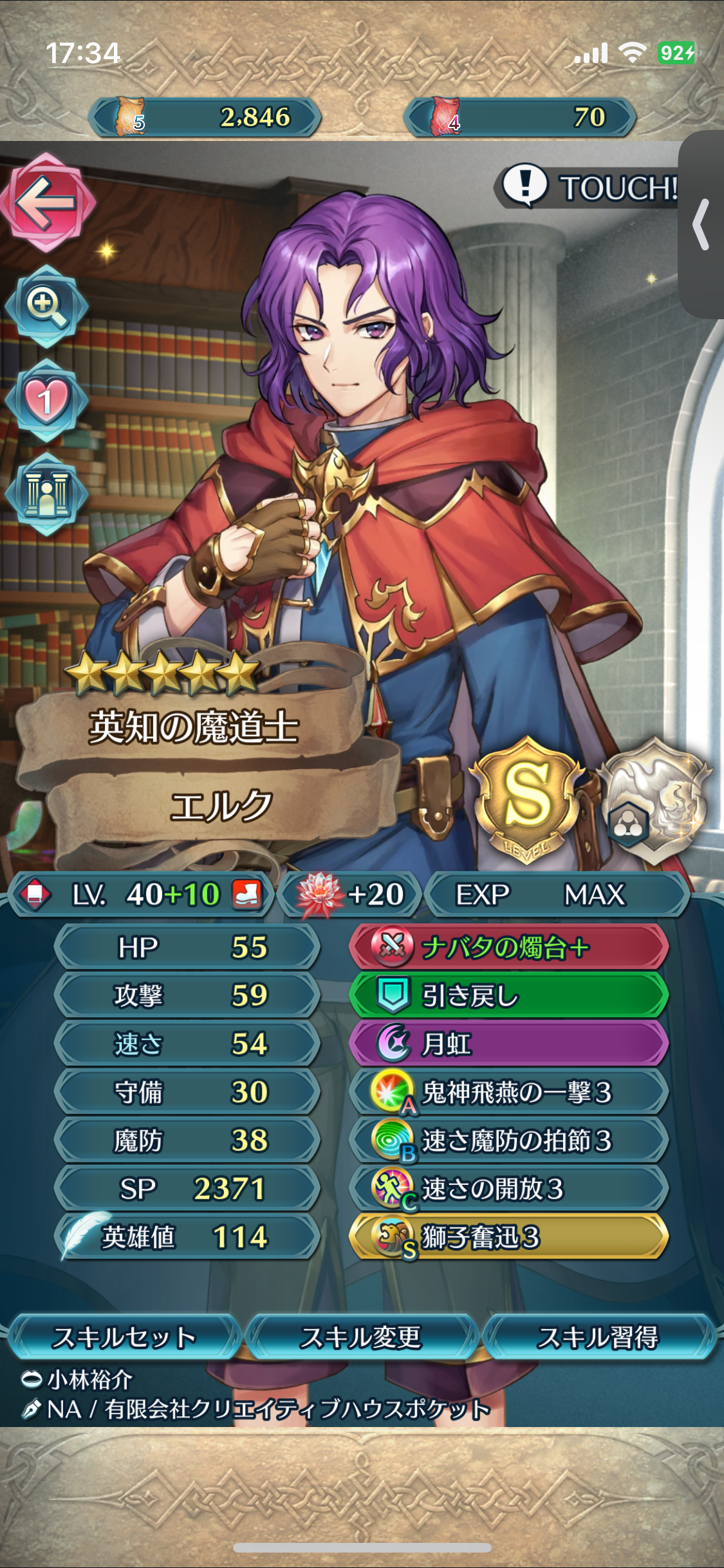Image resolution: width=724 pixels, height=1568 pixels.
Task: Show details for C skill 速さの開放3
Action: click(508, 1188)
